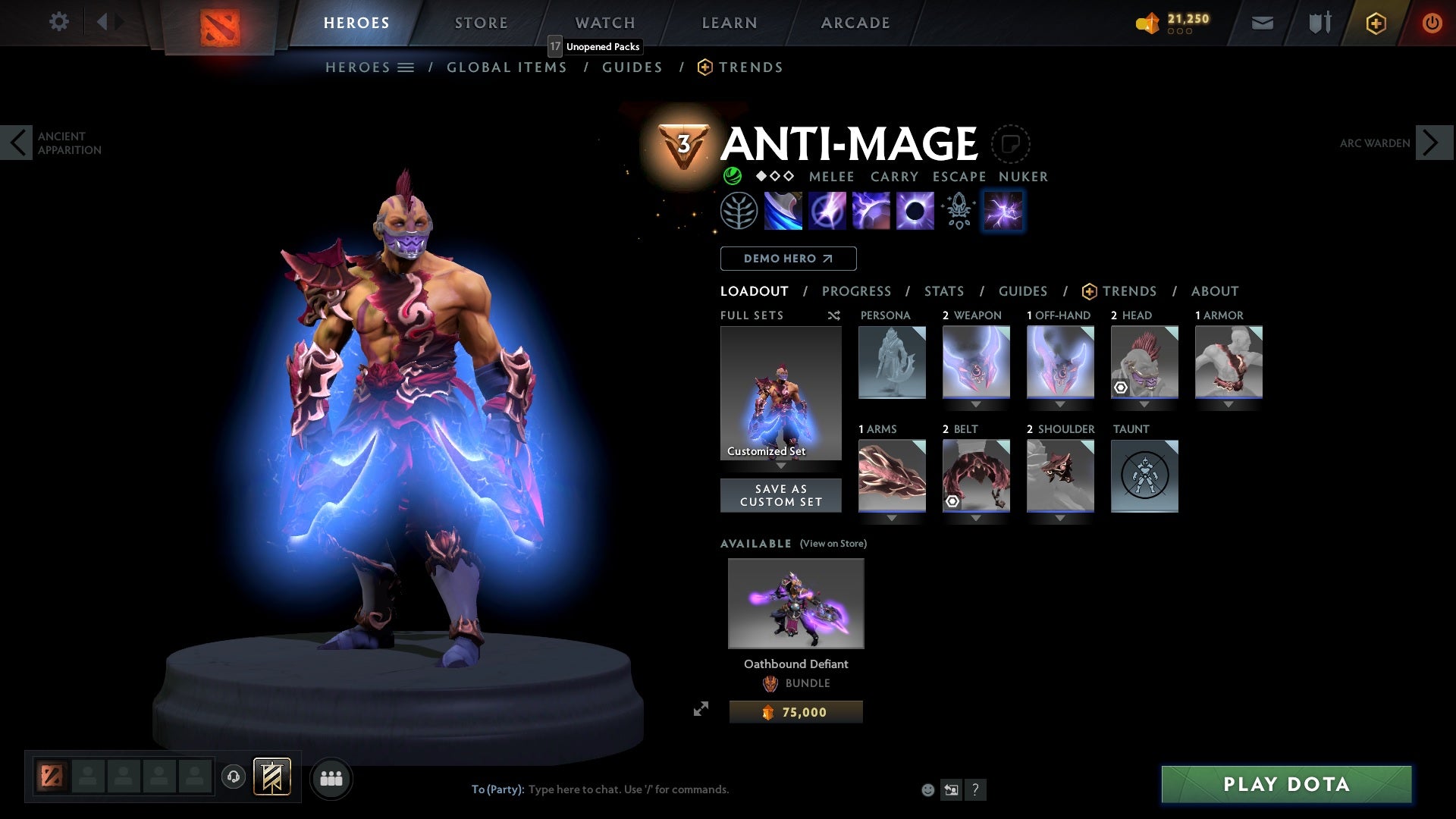
Task: Toggle the shuffle icon next to Full Sets
Action: pyautogui.click(x=834, y=315)
